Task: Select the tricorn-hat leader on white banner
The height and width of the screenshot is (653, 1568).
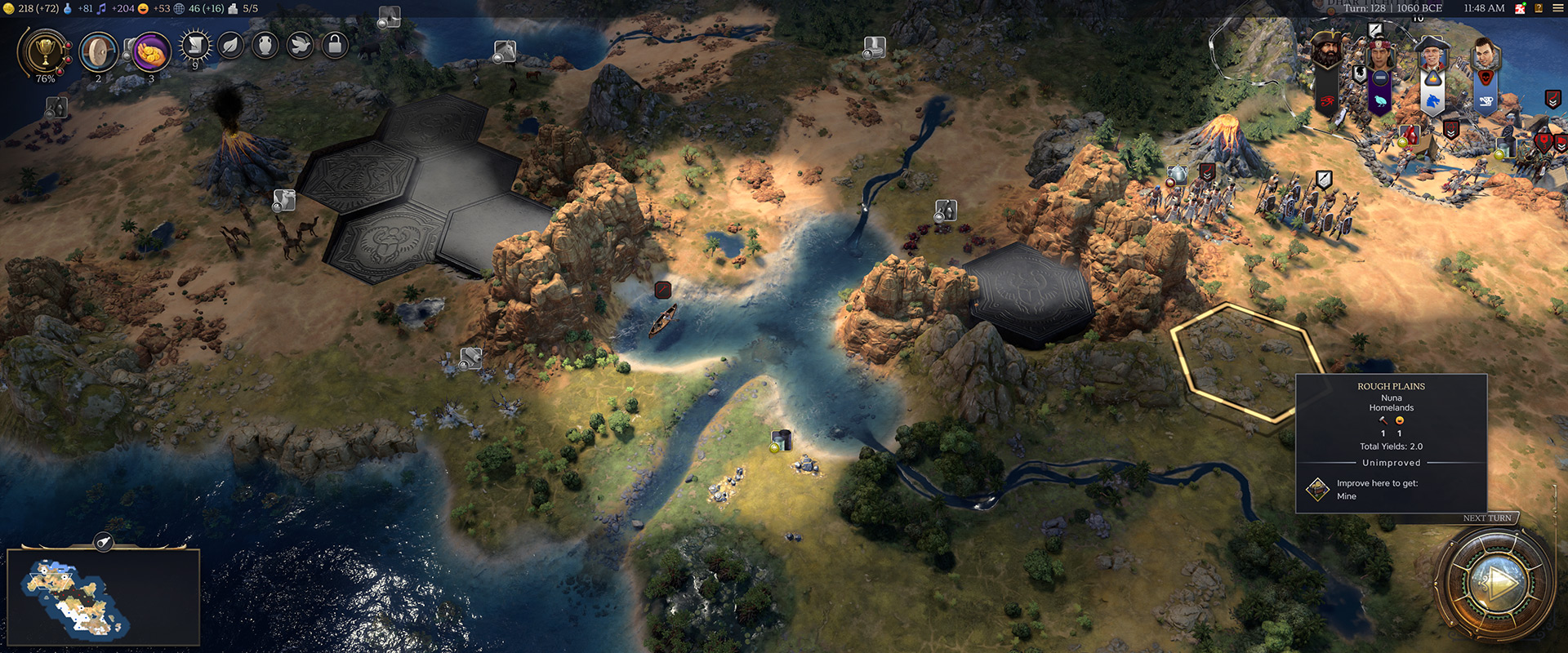Action: tap(1432, 56)
